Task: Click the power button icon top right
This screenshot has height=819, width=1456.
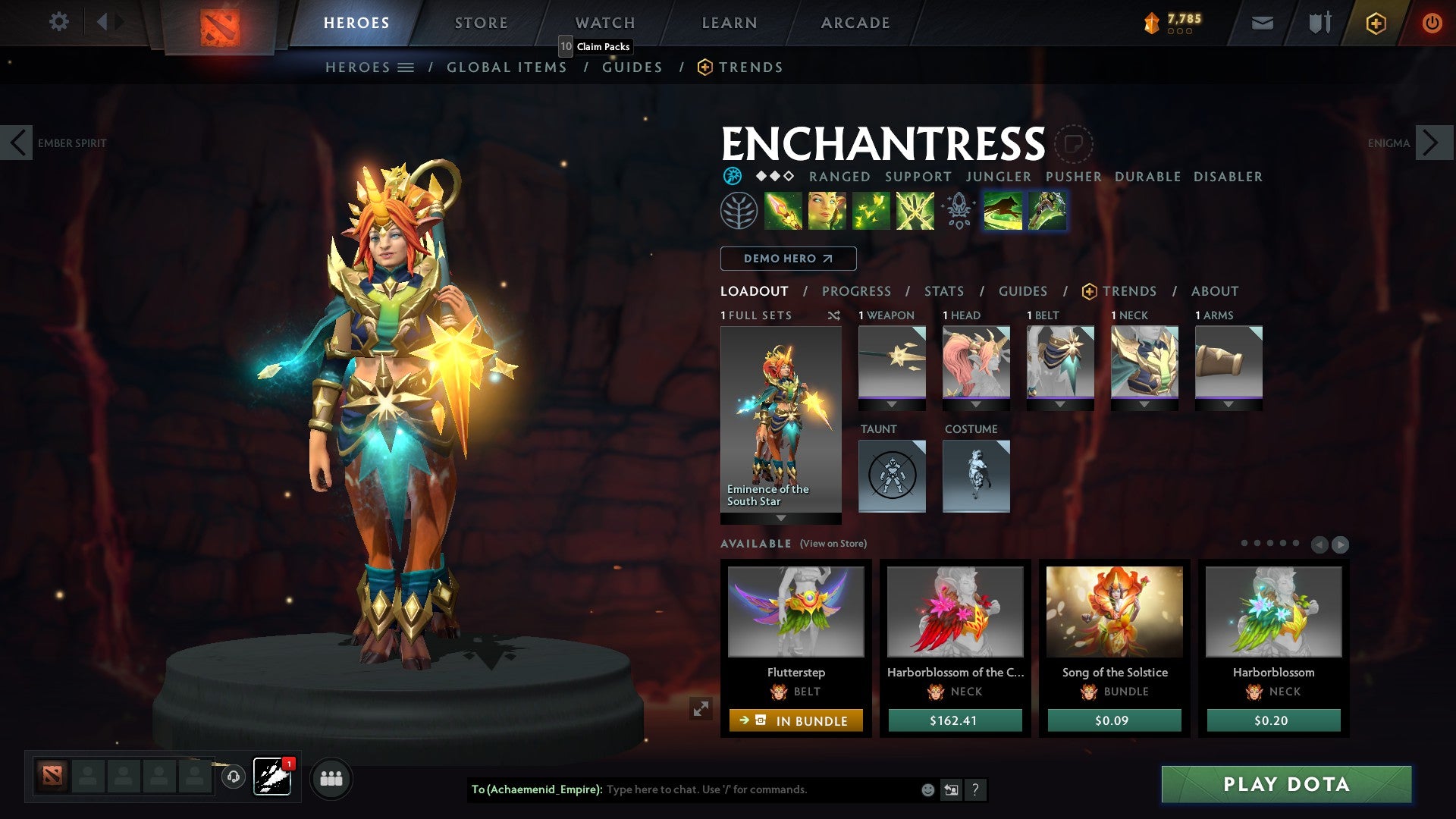Action: point(1432,23)
